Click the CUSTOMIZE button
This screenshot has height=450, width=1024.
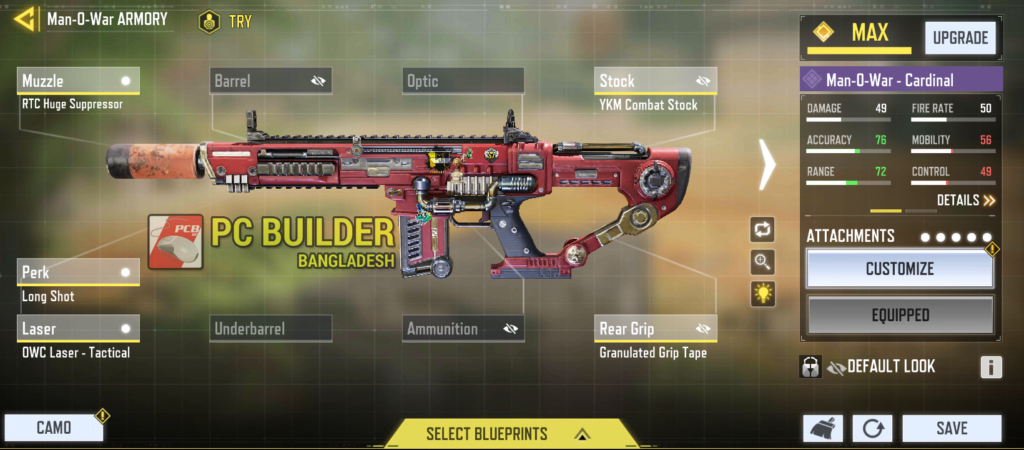coord(900,269)
